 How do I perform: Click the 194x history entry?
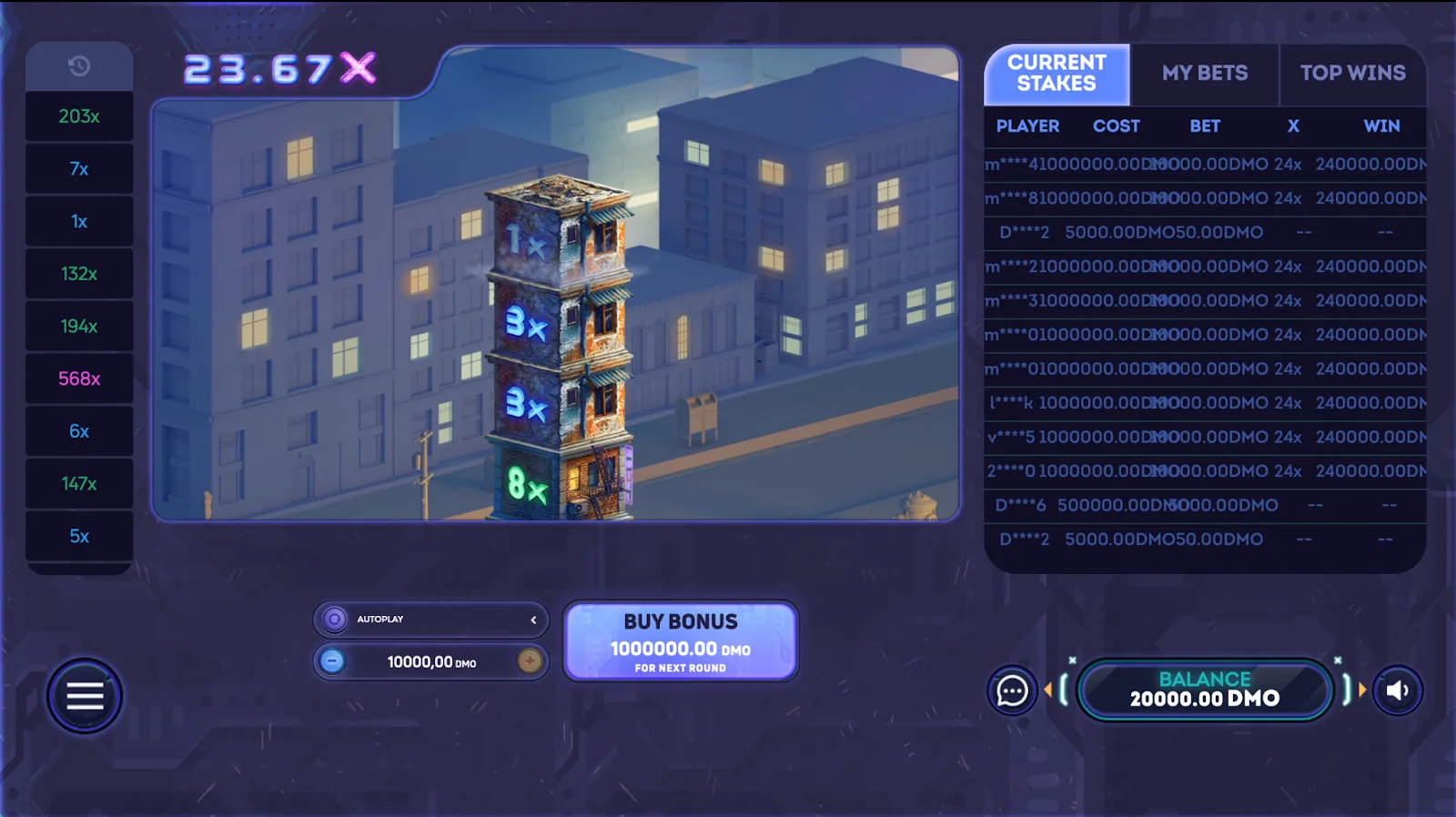79,327
